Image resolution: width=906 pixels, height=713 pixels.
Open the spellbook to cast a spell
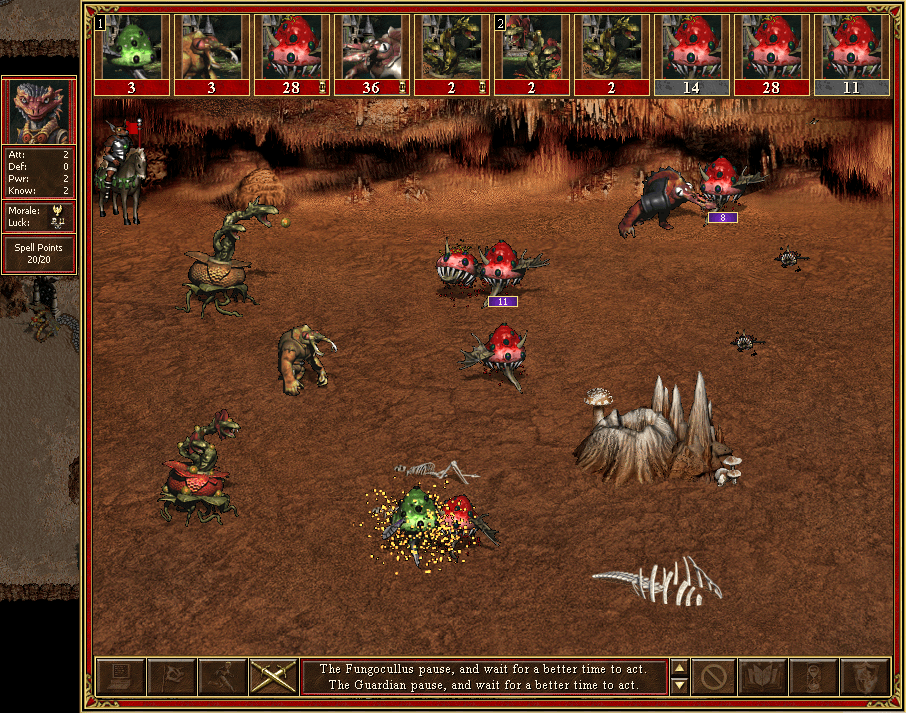coord(763,677)
